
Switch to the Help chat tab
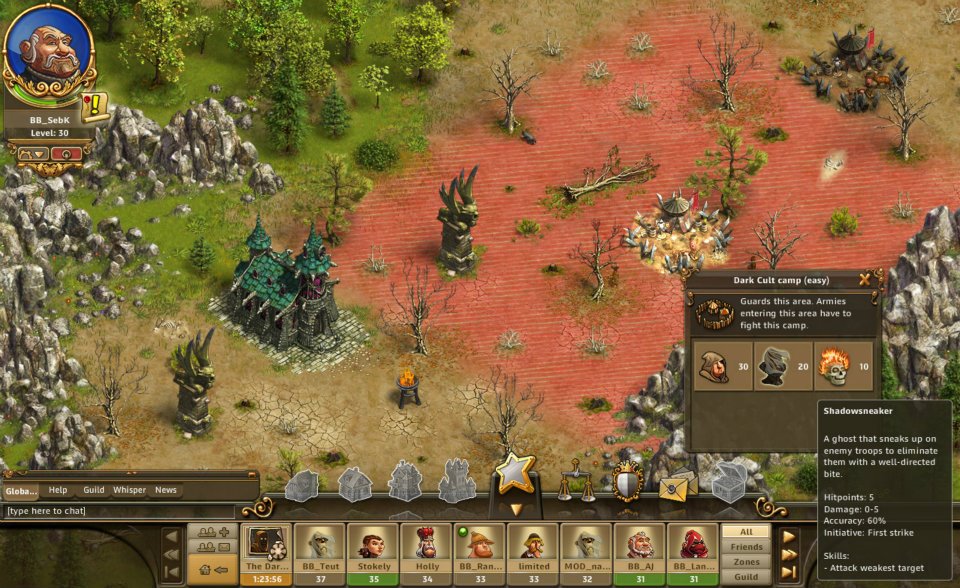pos(58,490)
